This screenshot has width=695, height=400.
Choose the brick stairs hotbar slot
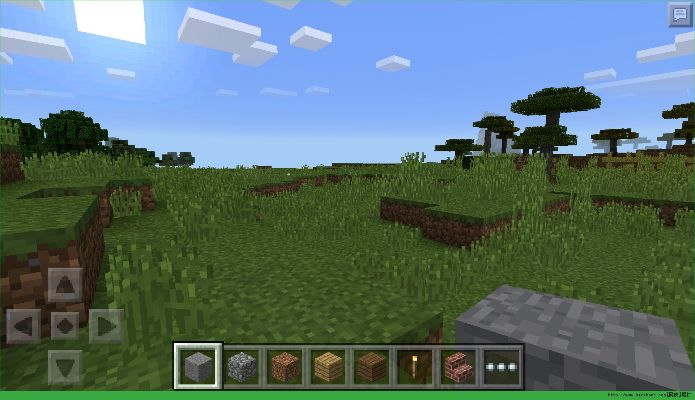pos(459,366)
